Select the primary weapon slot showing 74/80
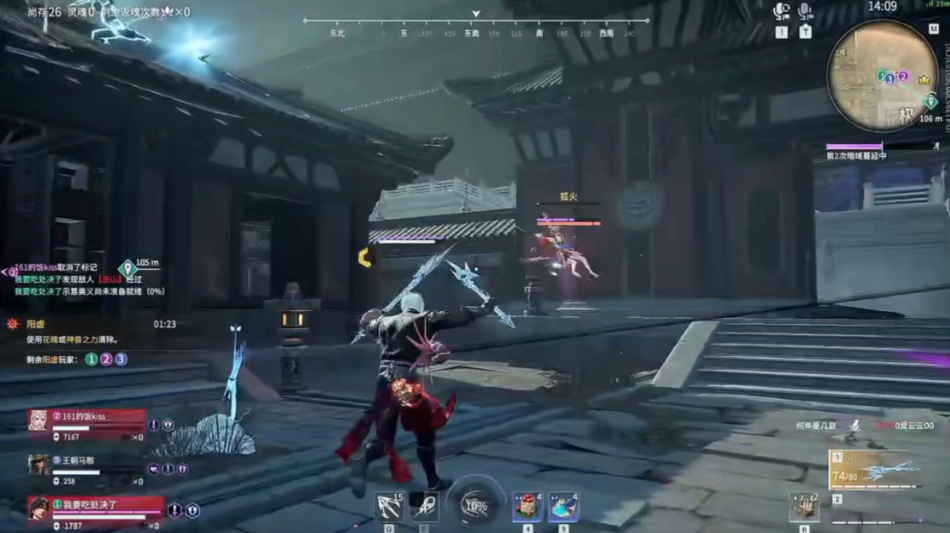The image size is (950, 533). [x=877, y=470]
